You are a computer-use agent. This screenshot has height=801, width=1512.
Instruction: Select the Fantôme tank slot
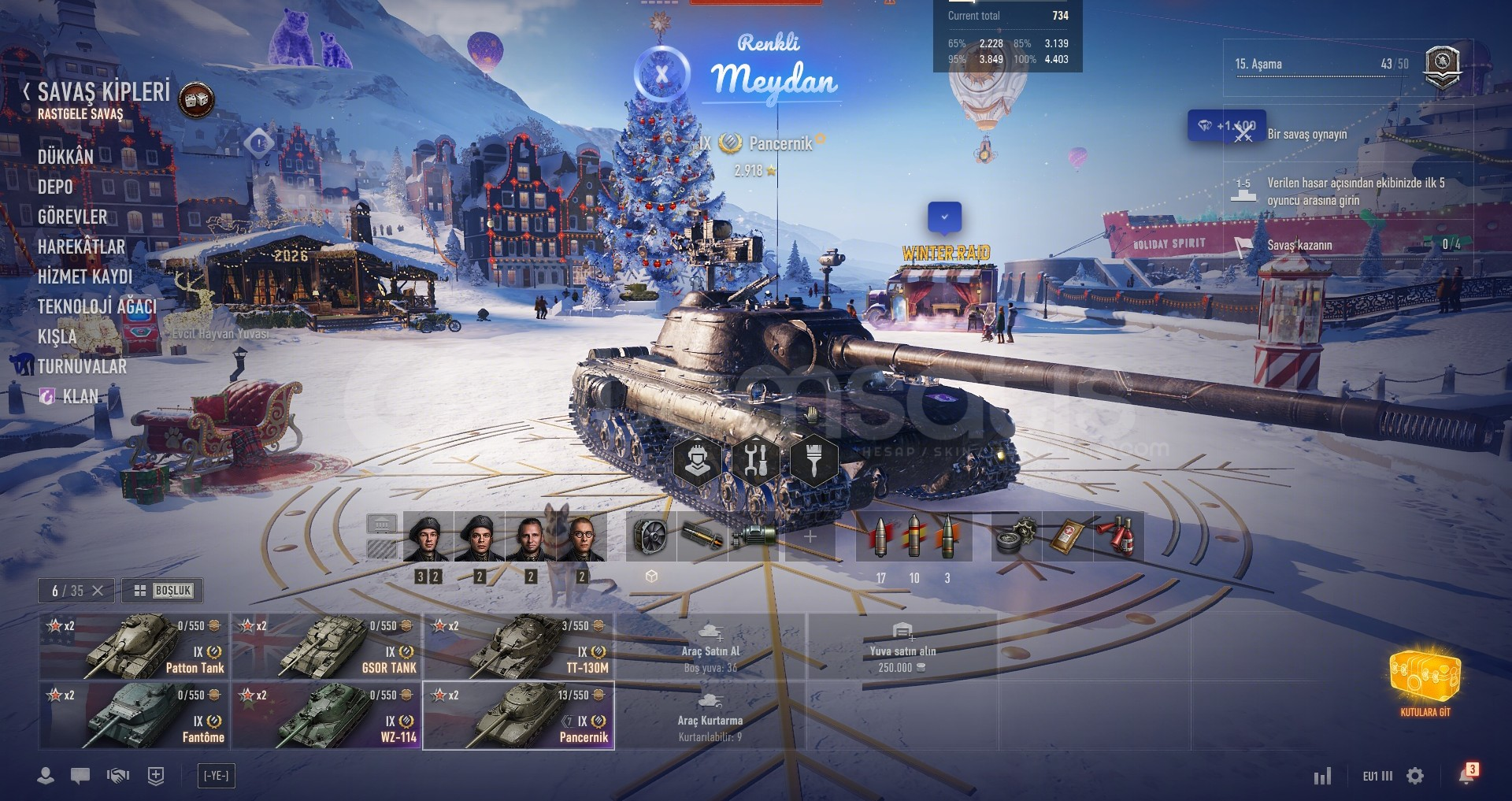[x=134, y=716]
